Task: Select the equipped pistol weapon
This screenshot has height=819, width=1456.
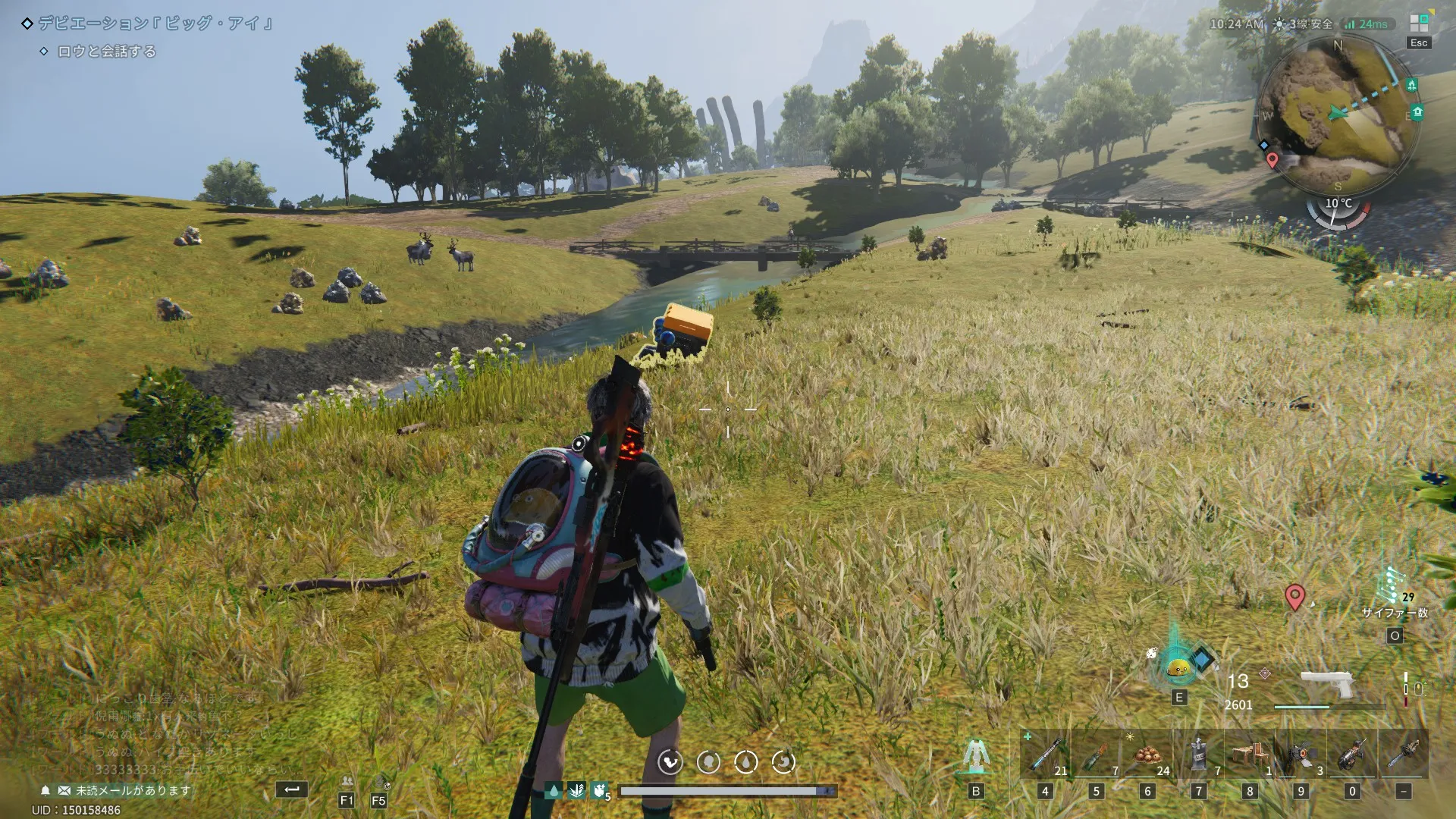Action: 1327,684
